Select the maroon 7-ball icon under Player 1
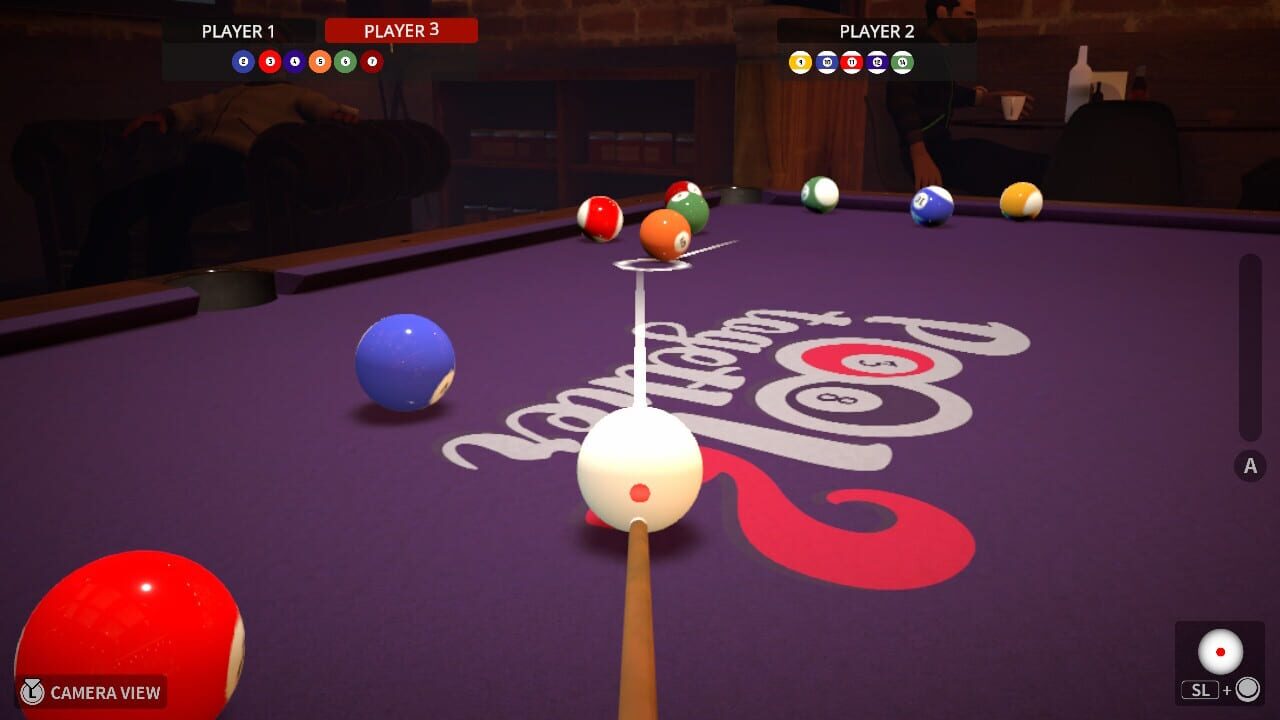1280x720 pixels. pos(372,60)
